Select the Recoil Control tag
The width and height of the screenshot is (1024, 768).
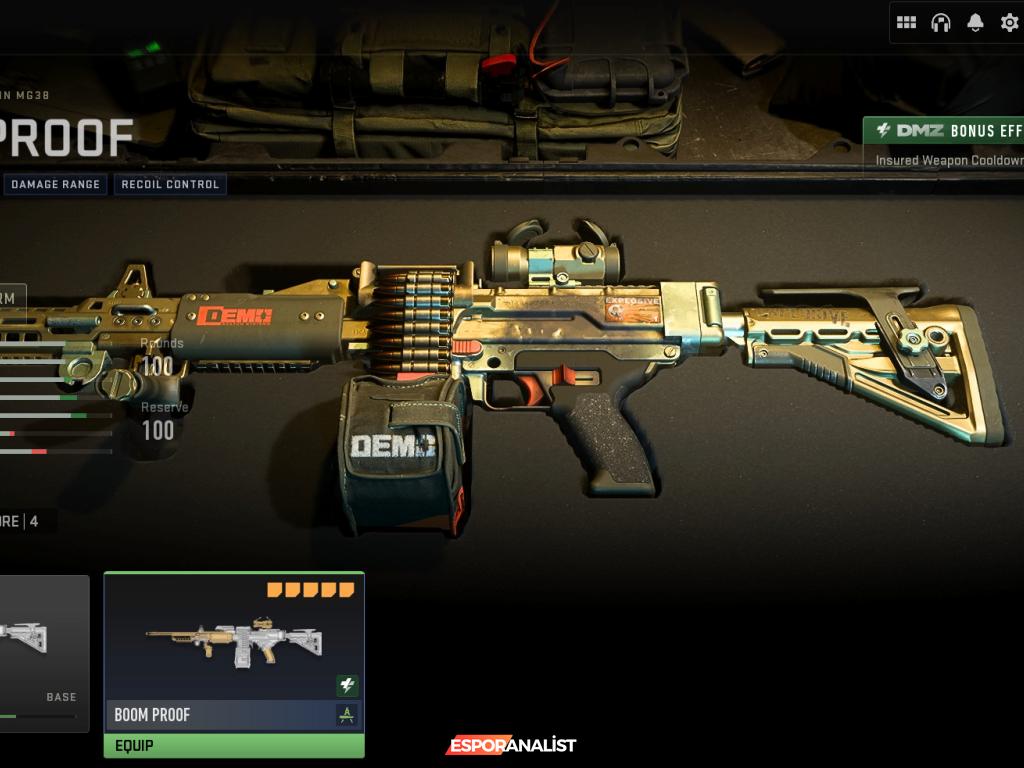(170, 185)
